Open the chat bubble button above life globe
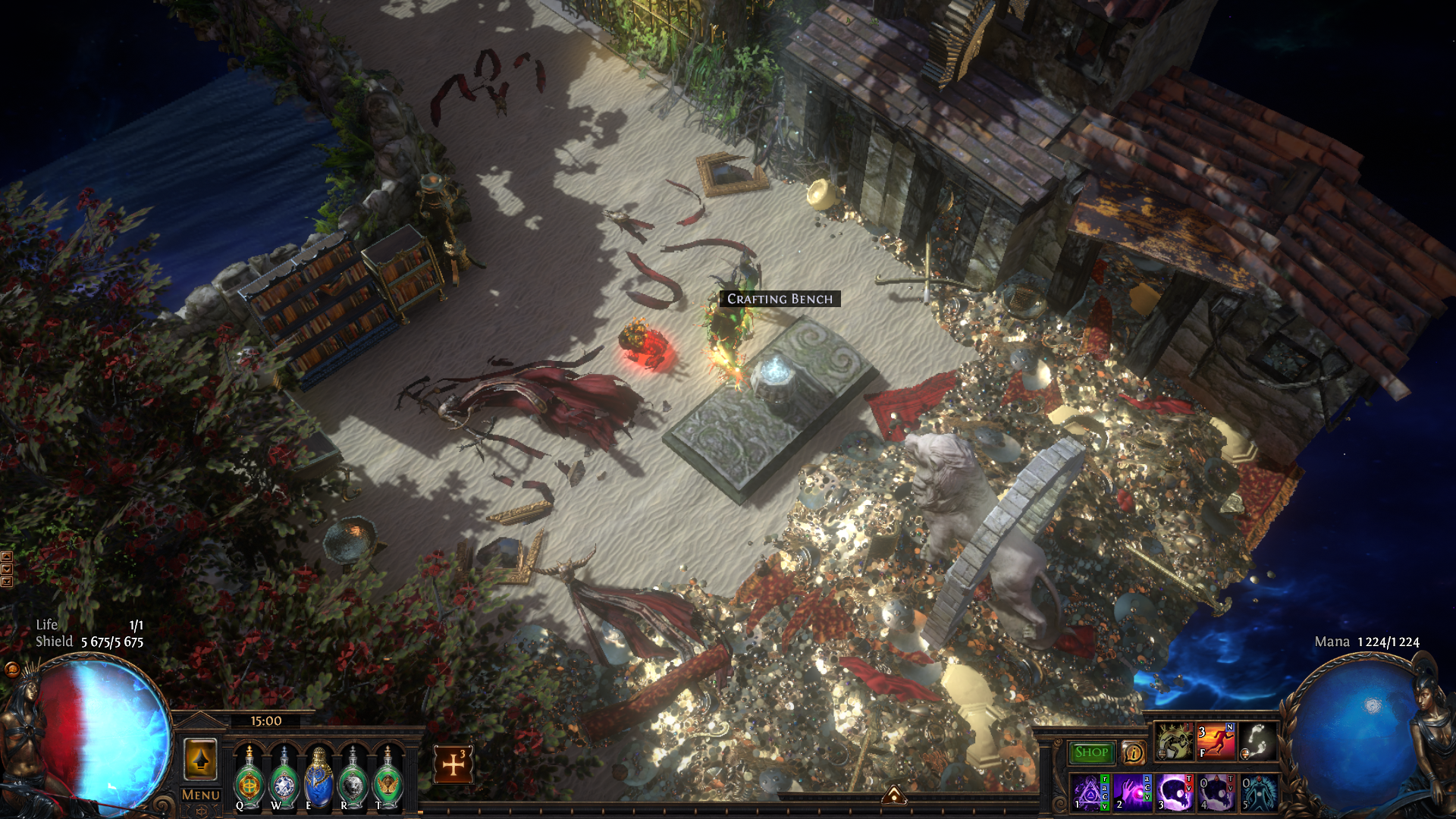 click(x=12, y=669)
